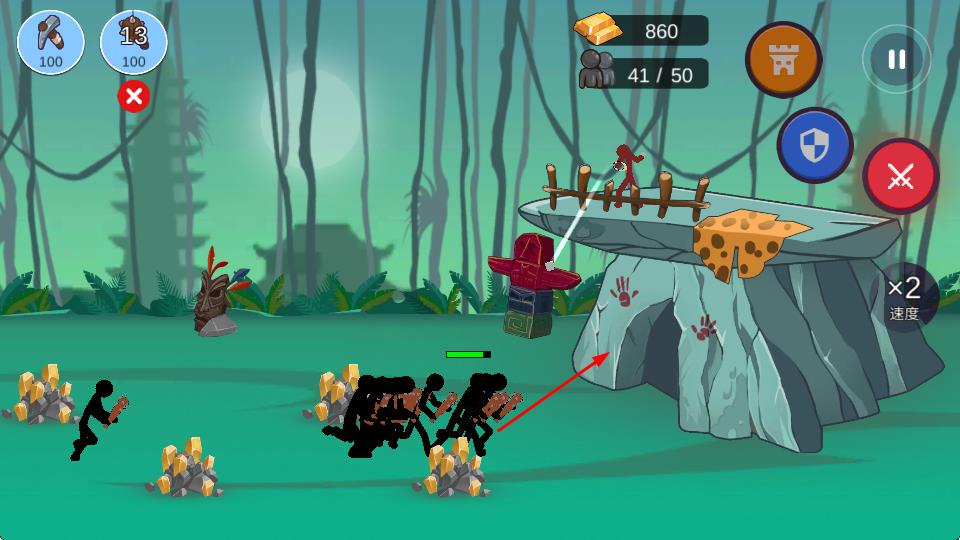This screenshot has height=540, width=960.
Task: Cancel the queued unit with the red X
Action: (133, 96)
